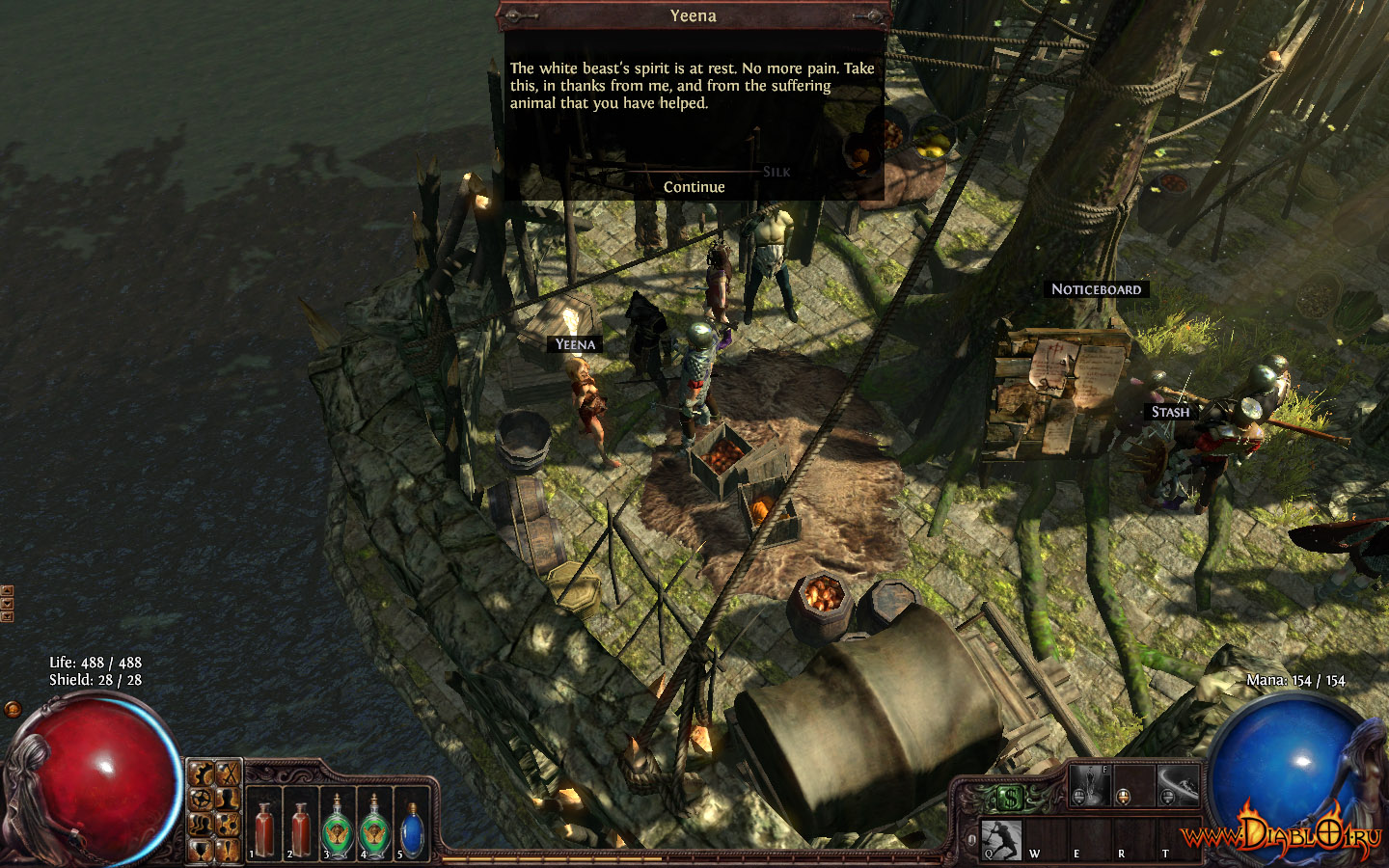Screen dimensions: 1389x868
Task: Click the exclamation mark menu icon
Action: click(228, 850)
